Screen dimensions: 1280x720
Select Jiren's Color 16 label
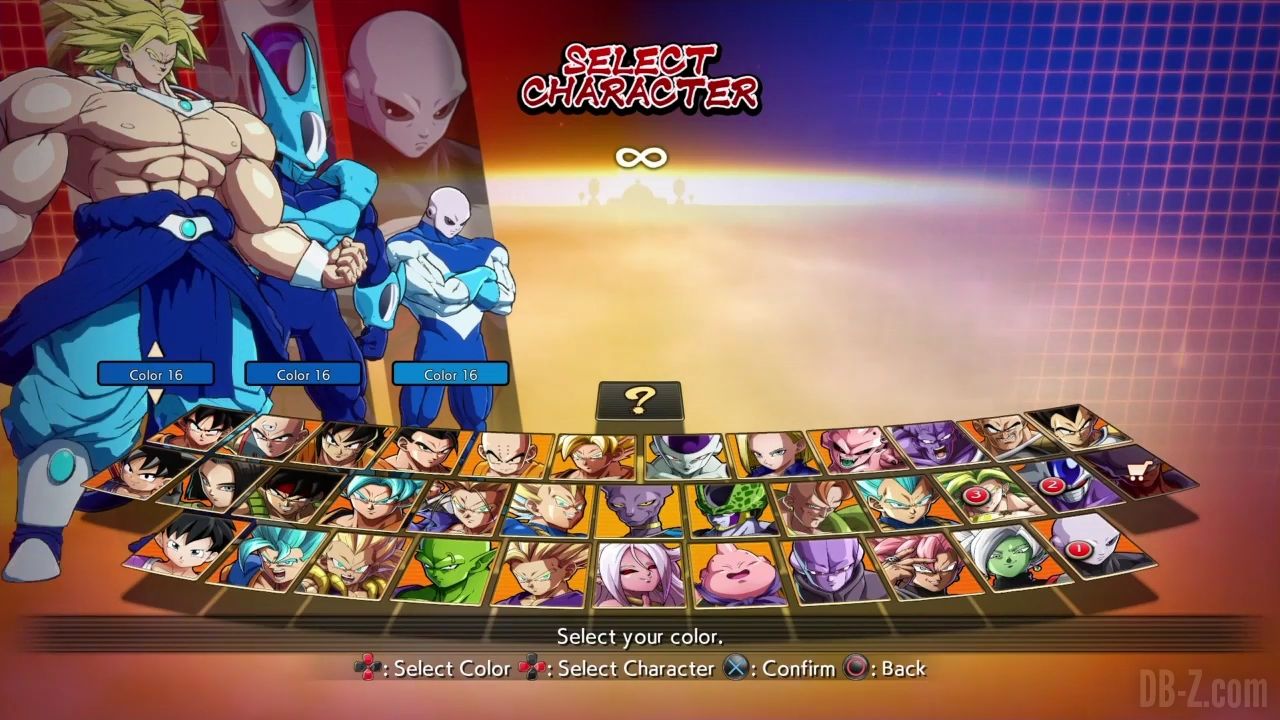pos(450,375)
